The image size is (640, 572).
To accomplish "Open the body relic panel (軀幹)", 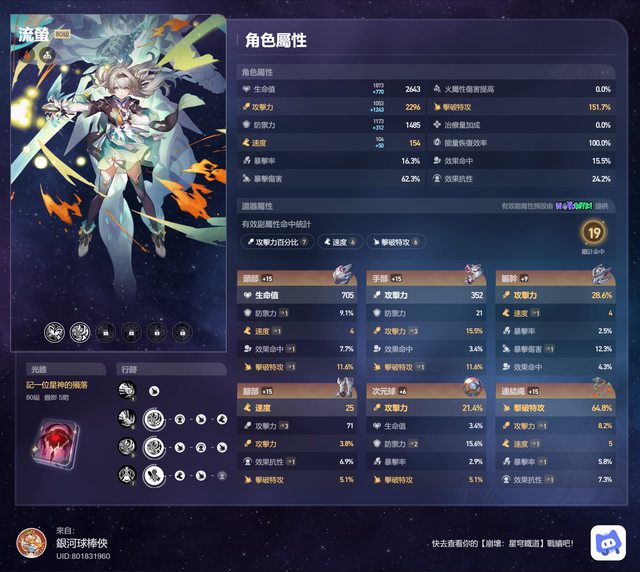I will pos(554,278).
